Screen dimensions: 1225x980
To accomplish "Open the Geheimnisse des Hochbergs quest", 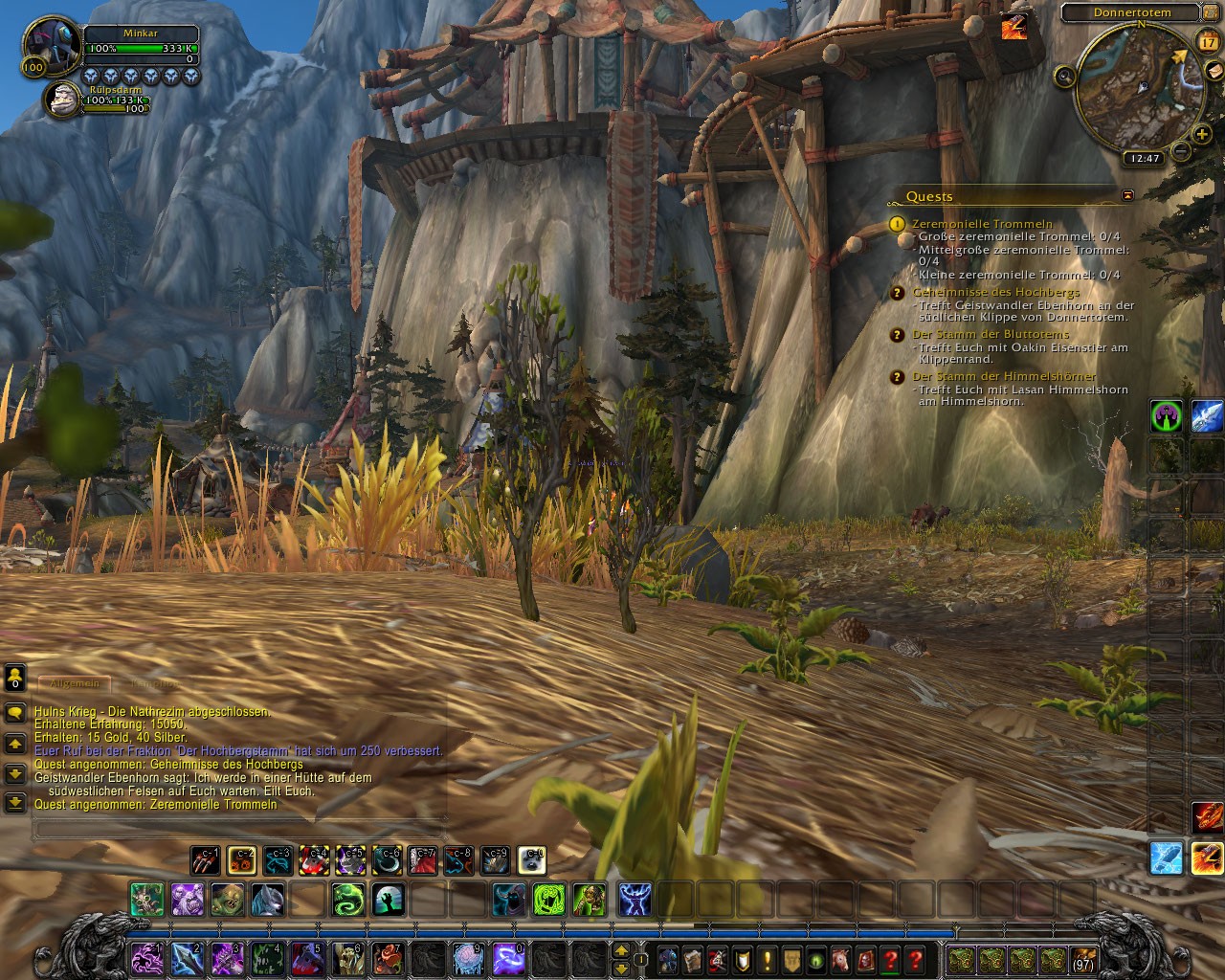I will click(995, 292).
